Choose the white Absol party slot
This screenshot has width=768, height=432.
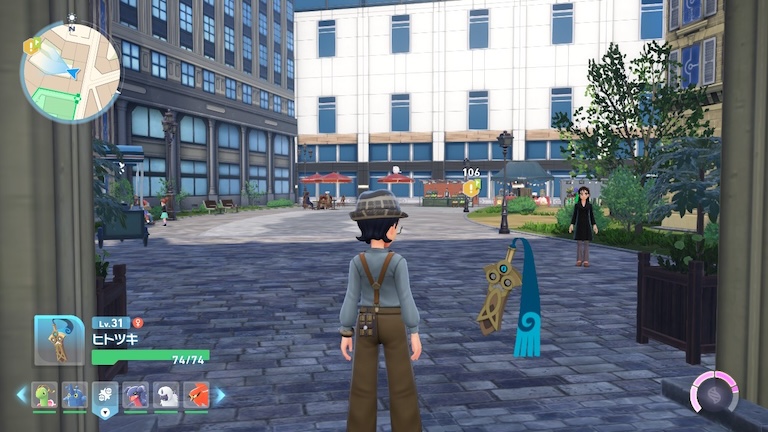(x=166, y=395)
